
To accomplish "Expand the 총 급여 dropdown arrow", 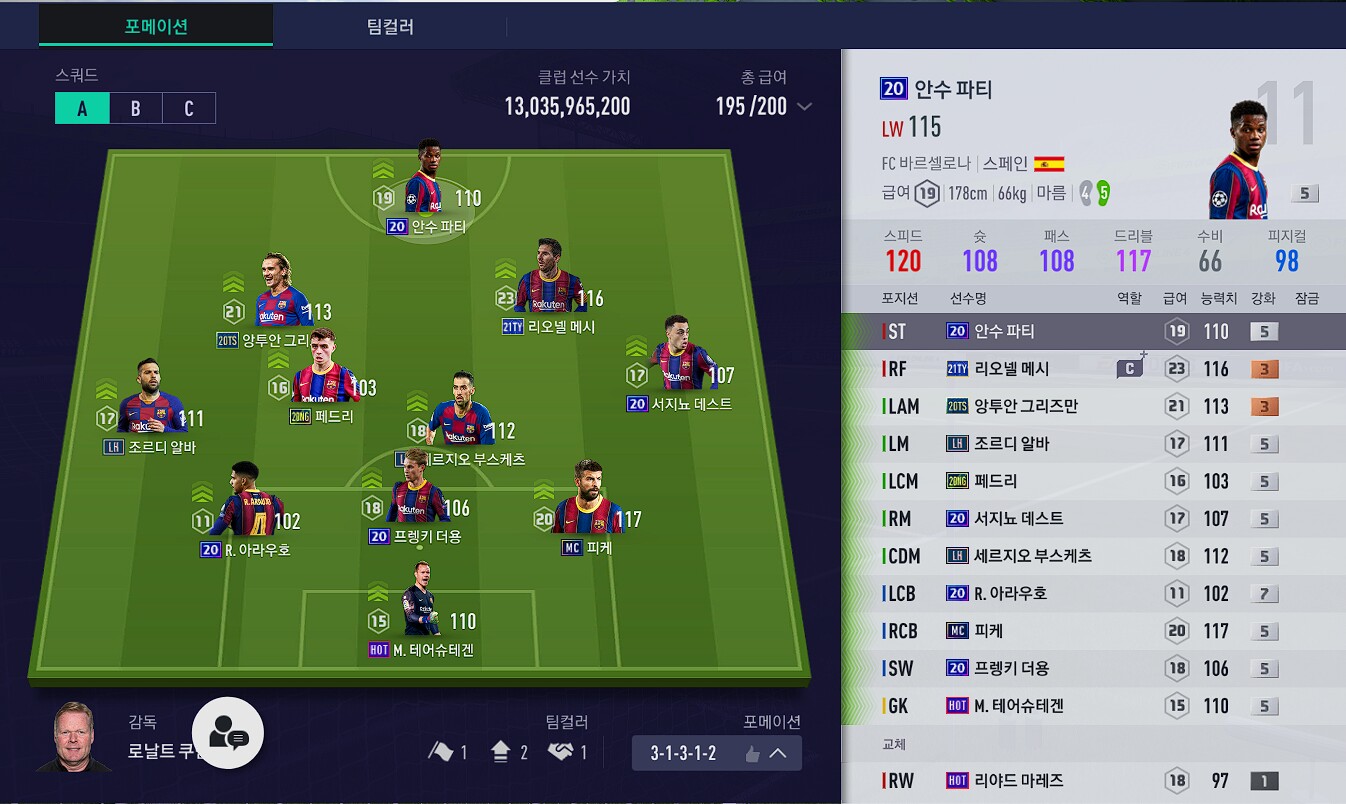I will pyautogui.click(x=804, y=107).
